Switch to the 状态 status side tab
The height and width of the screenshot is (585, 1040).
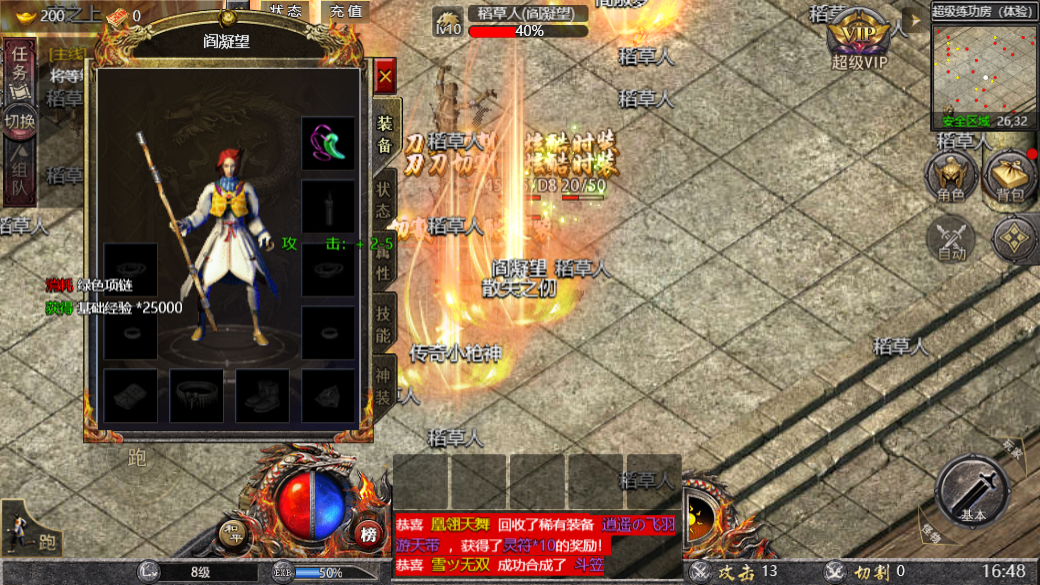click(x=385, y=200)
